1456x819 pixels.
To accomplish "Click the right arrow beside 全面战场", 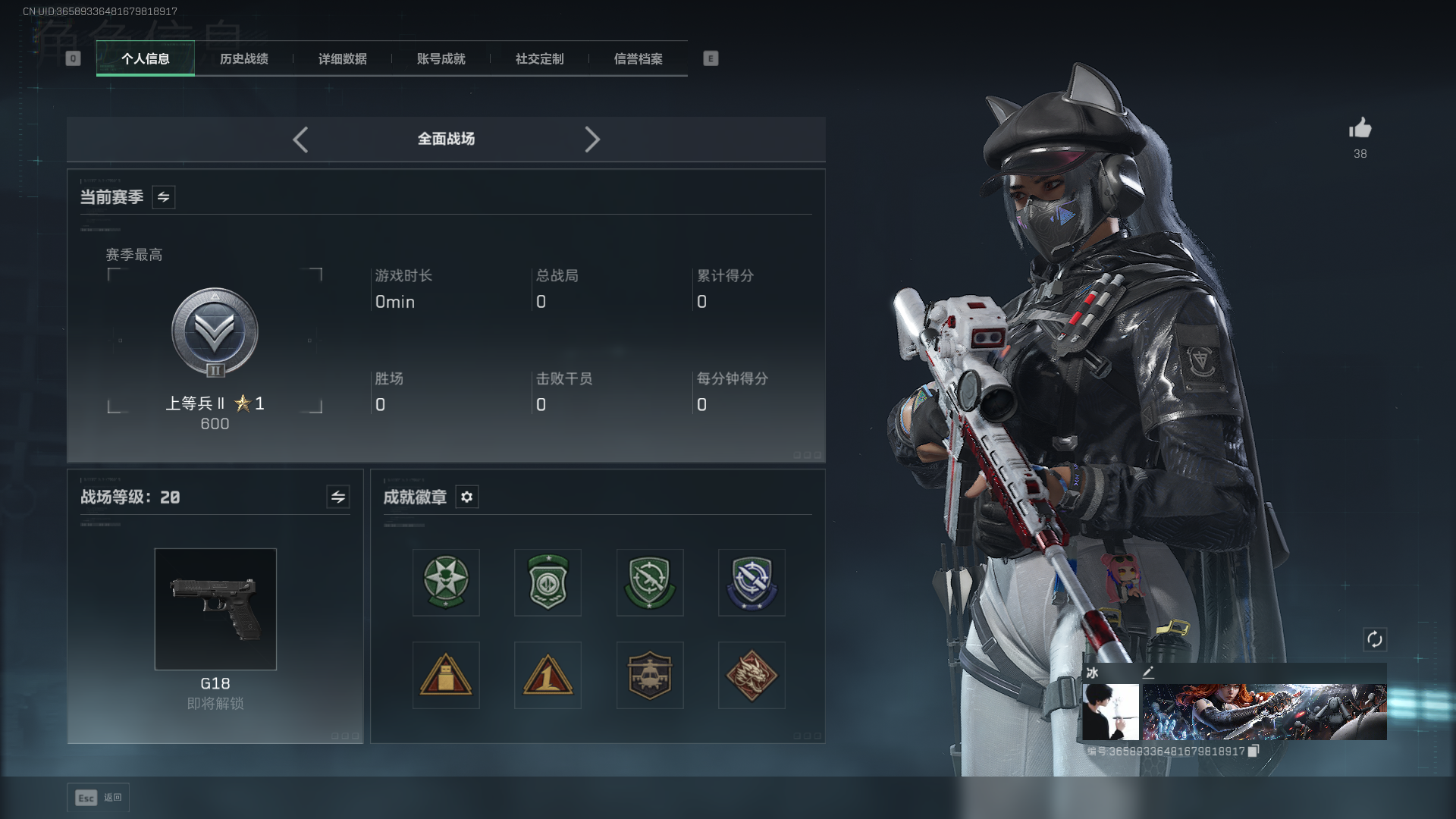I will pos(592,140).
